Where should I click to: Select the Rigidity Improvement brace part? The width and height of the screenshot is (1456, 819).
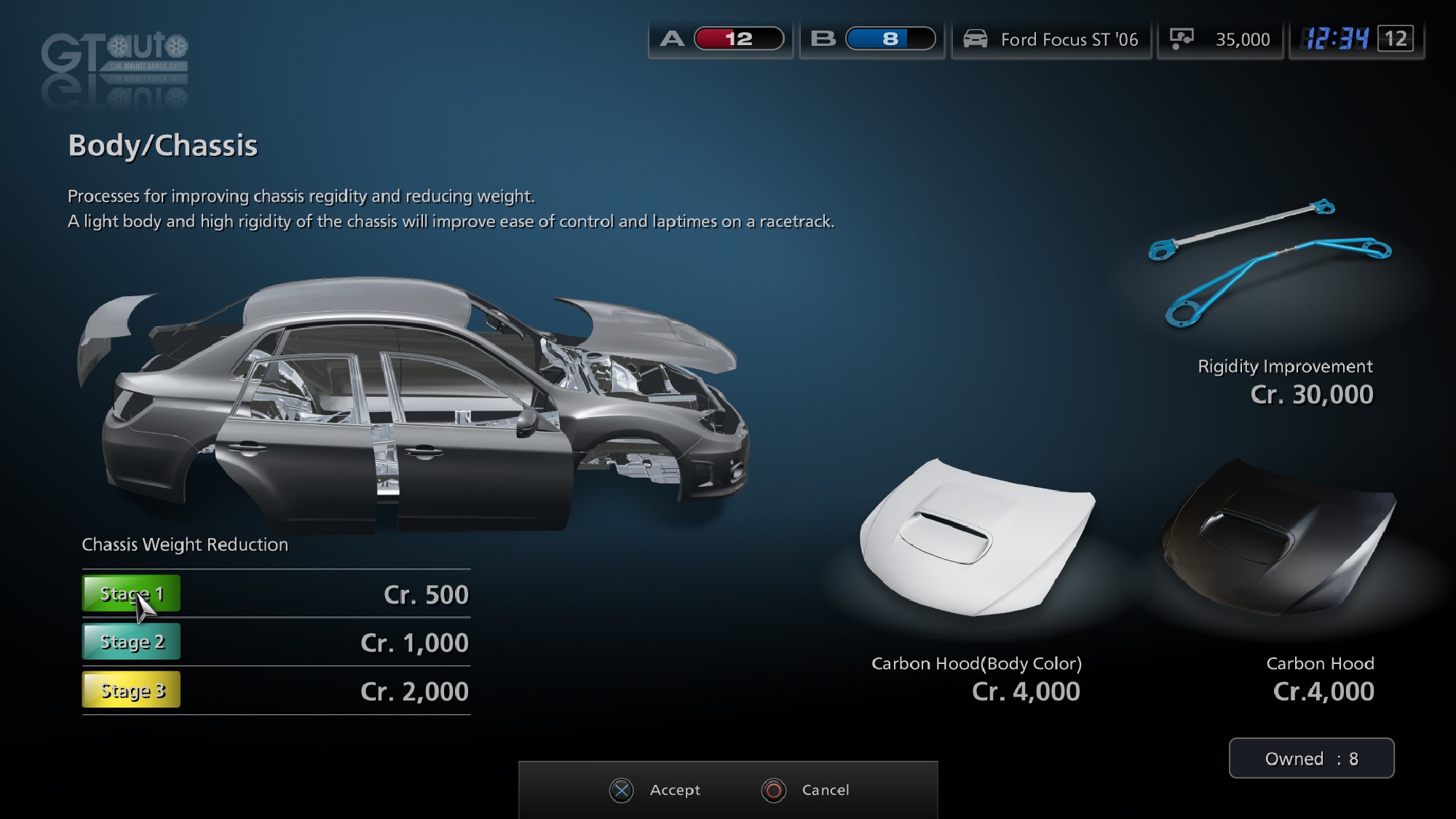pyautogui.click(x=1270, y=266)
